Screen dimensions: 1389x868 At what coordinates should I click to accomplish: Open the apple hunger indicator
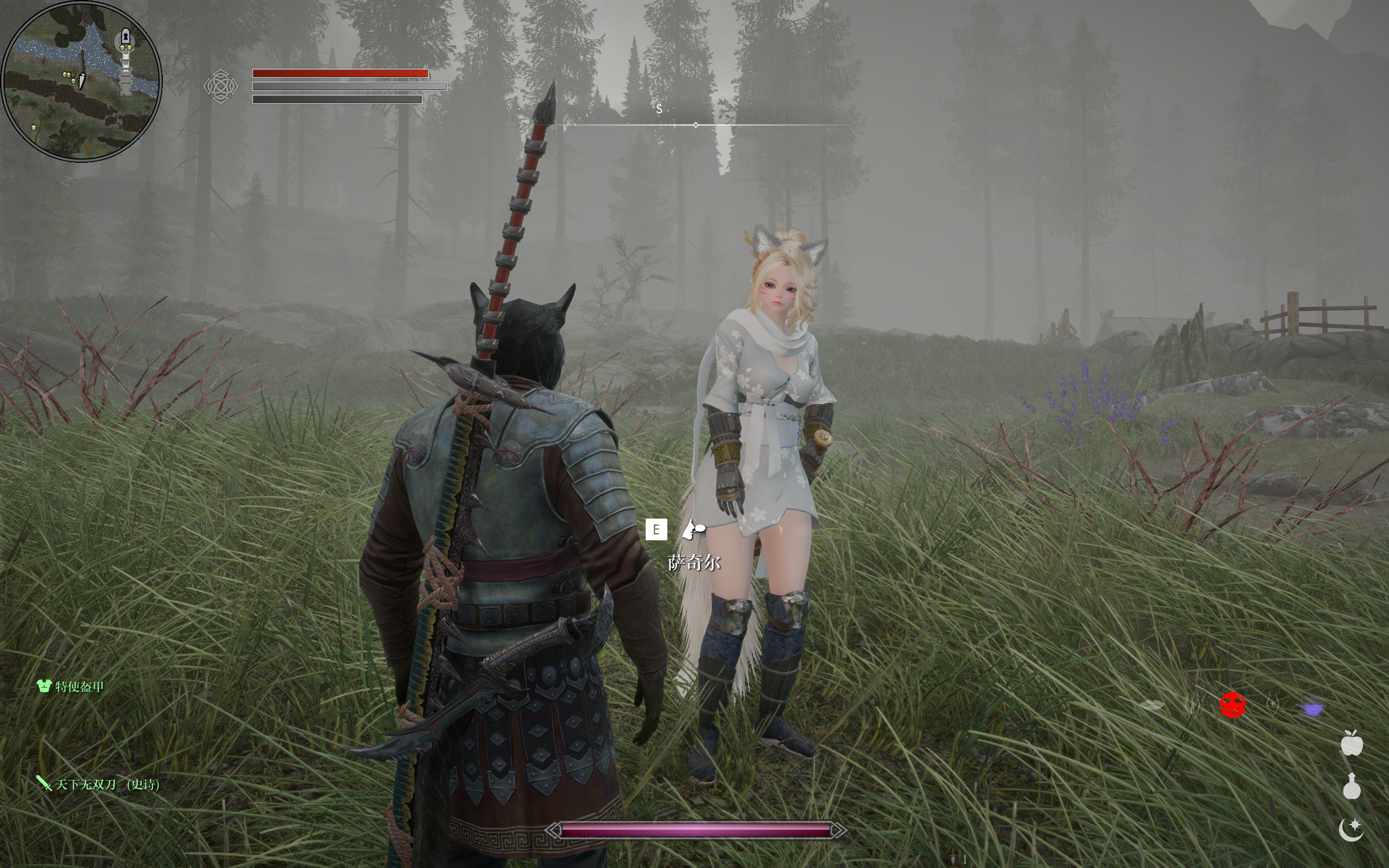[1351, 744]
